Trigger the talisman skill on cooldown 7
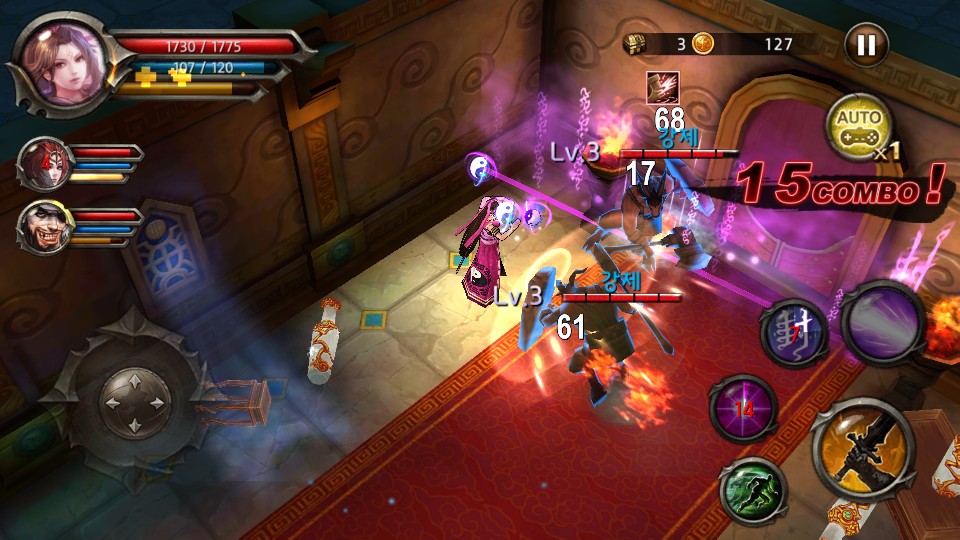Viewport: 960px width, 540px height. [794, 331]
